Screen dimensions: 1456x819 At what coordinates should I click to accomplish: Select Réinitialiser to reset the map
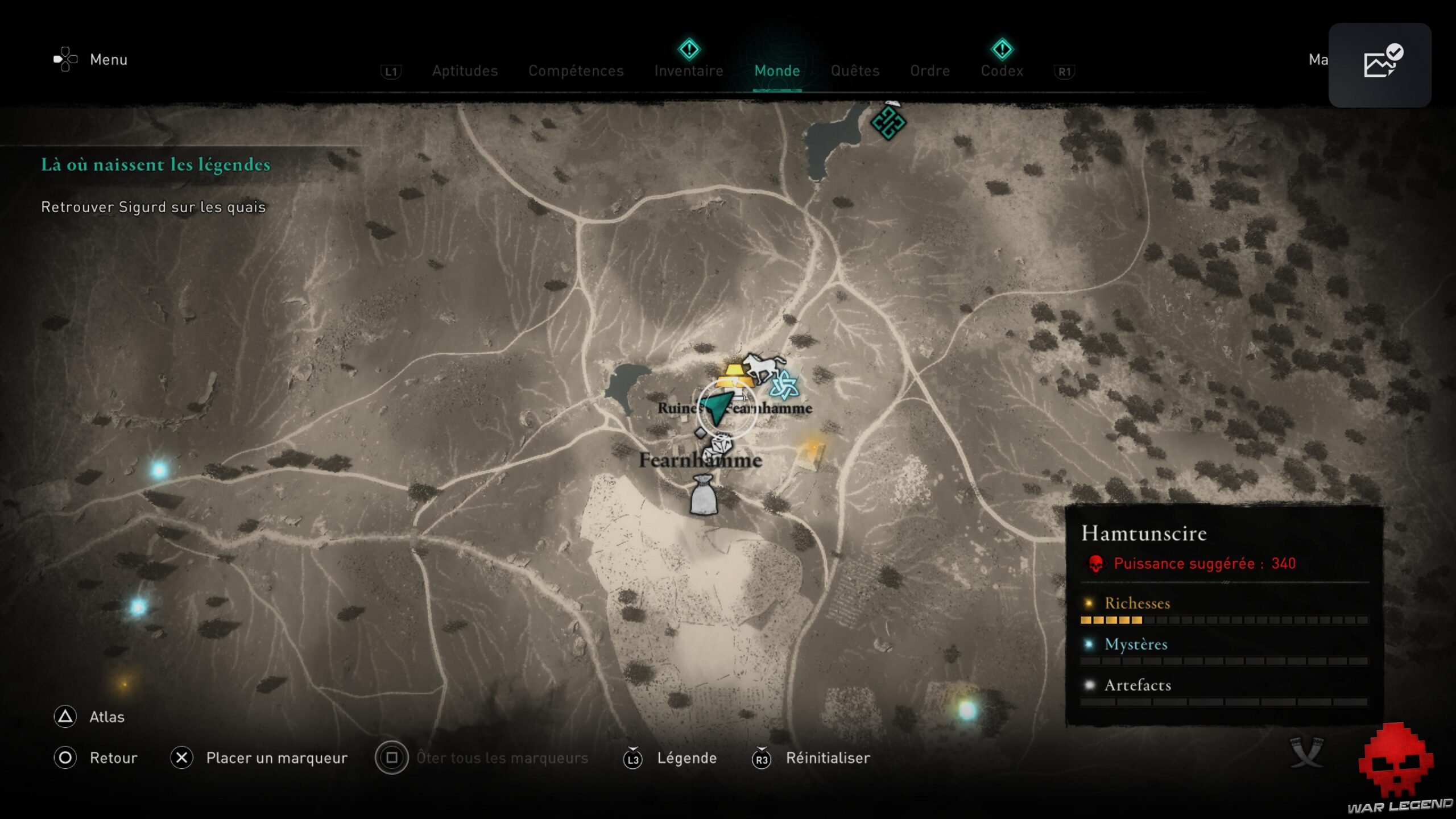point(827,758)
